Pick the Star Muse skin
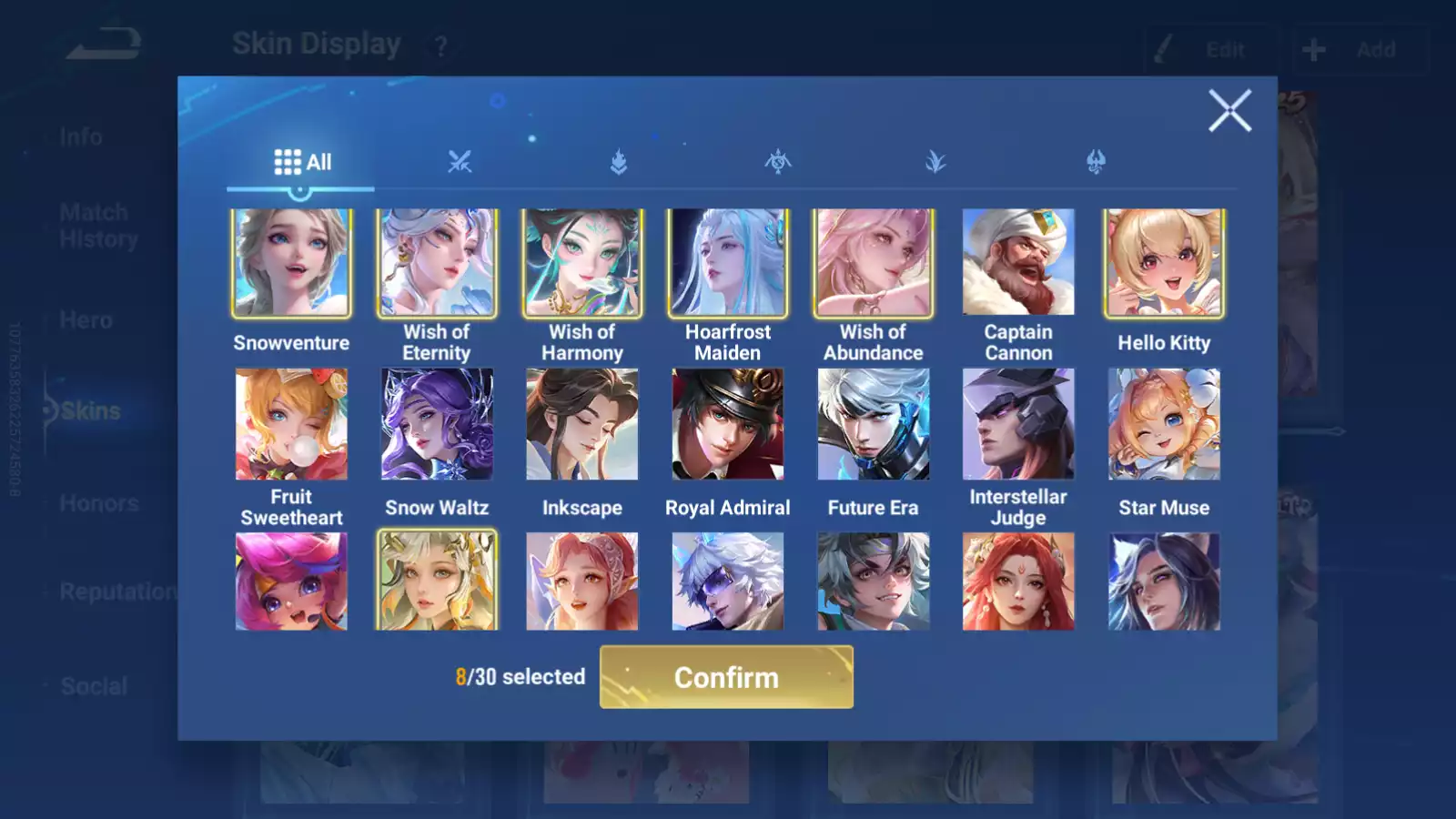This screenshot has height=819, width=1456. [x=1164, y=424]
